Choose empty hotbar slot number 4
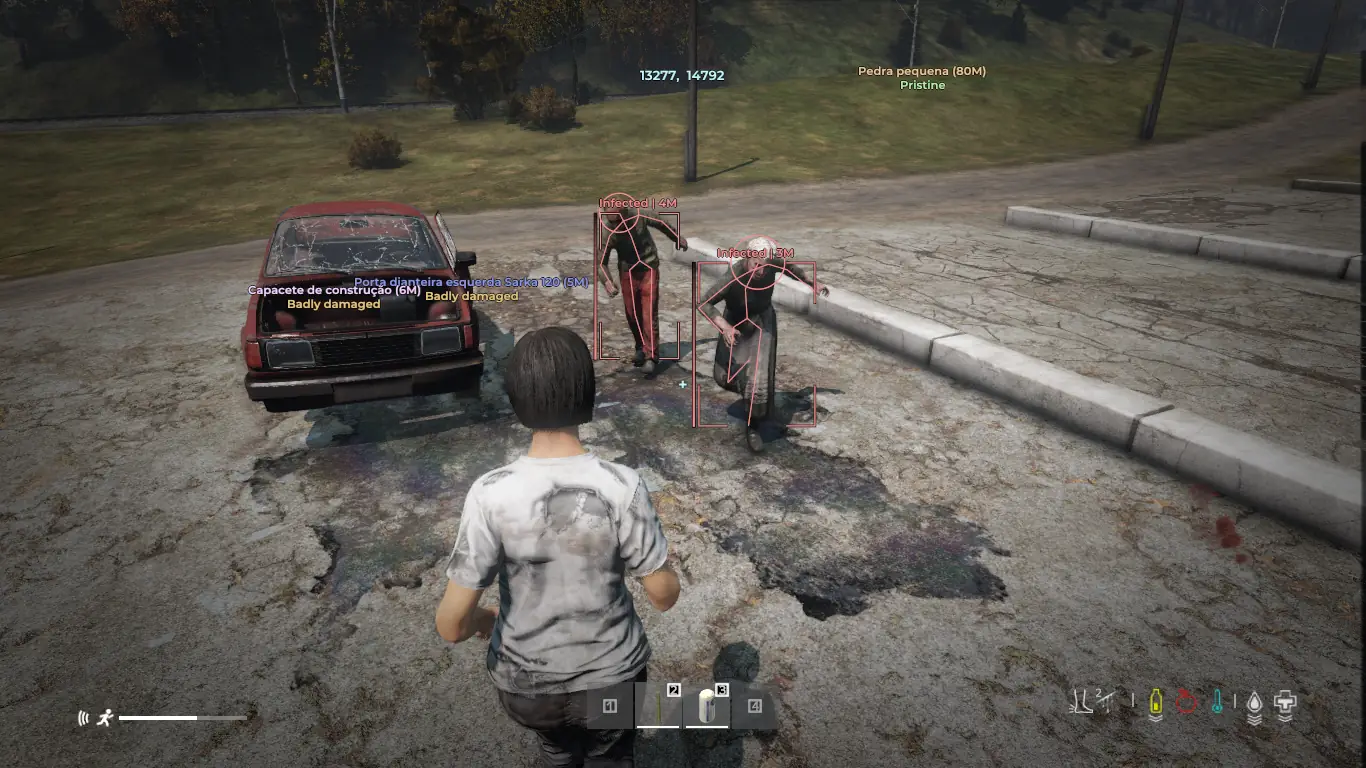This screenshot has width=1366, height=768. pyautogui.click(x=755, y=707)
